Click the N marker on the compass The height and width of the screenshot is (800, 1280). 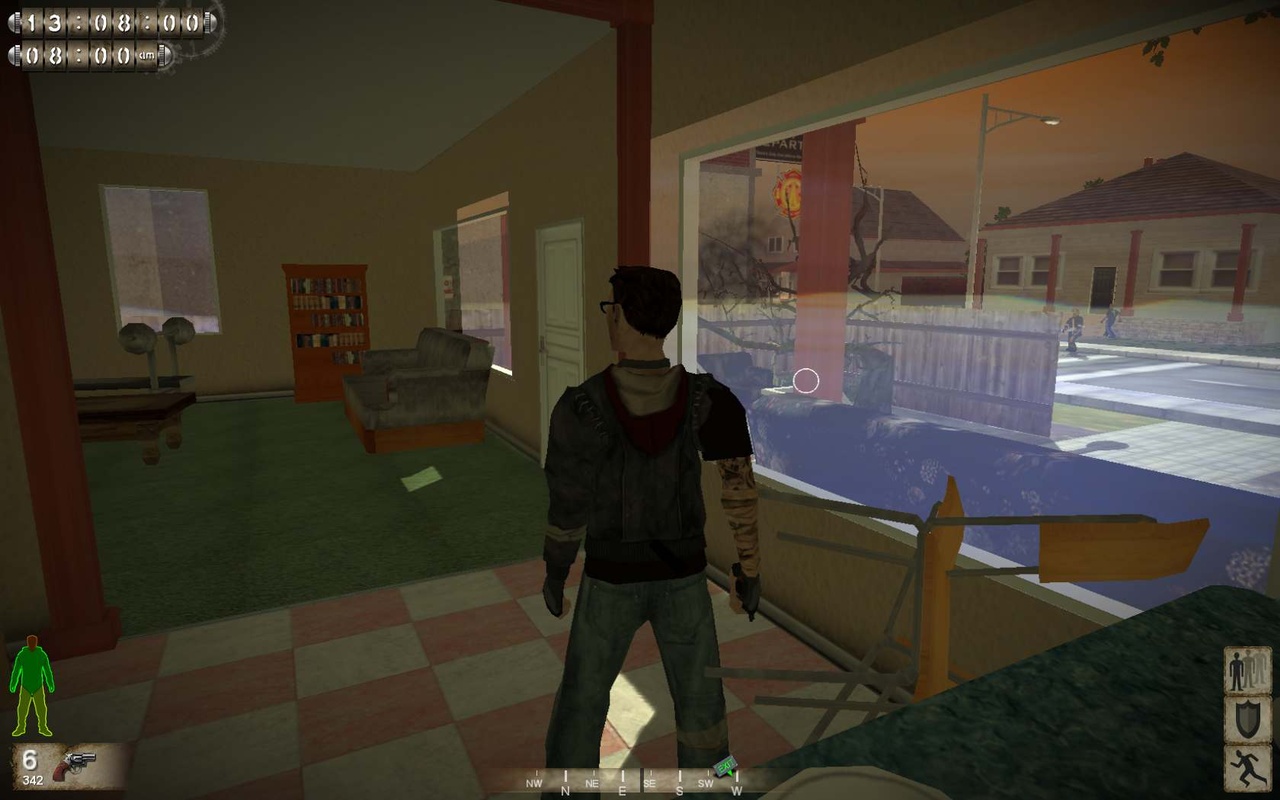pos(565,789)
